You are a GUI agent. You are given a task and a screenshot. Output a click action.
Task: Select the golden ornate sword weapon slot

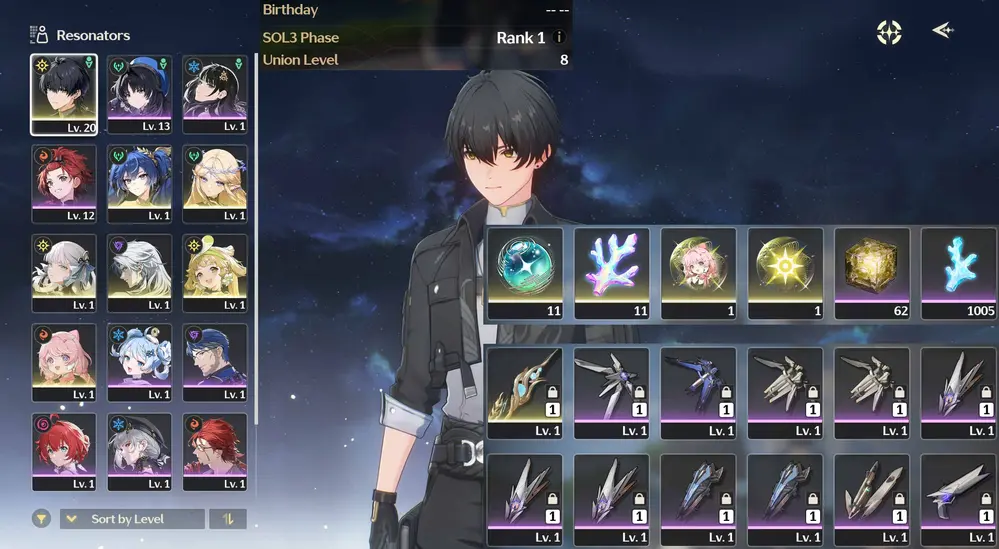525,392
